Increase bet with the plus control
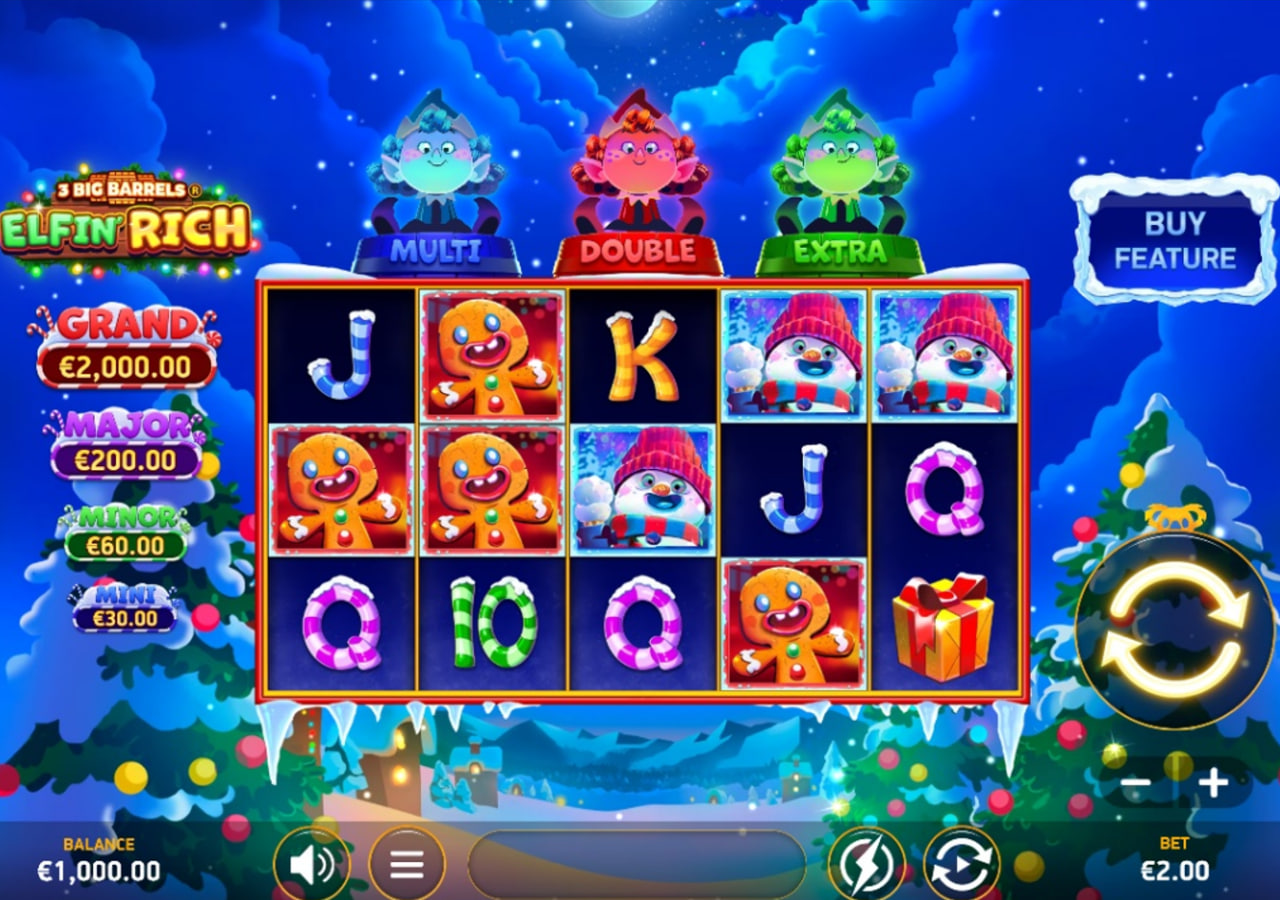Viewport: 1280px width, 900px height. click(x=1213, y=785)
